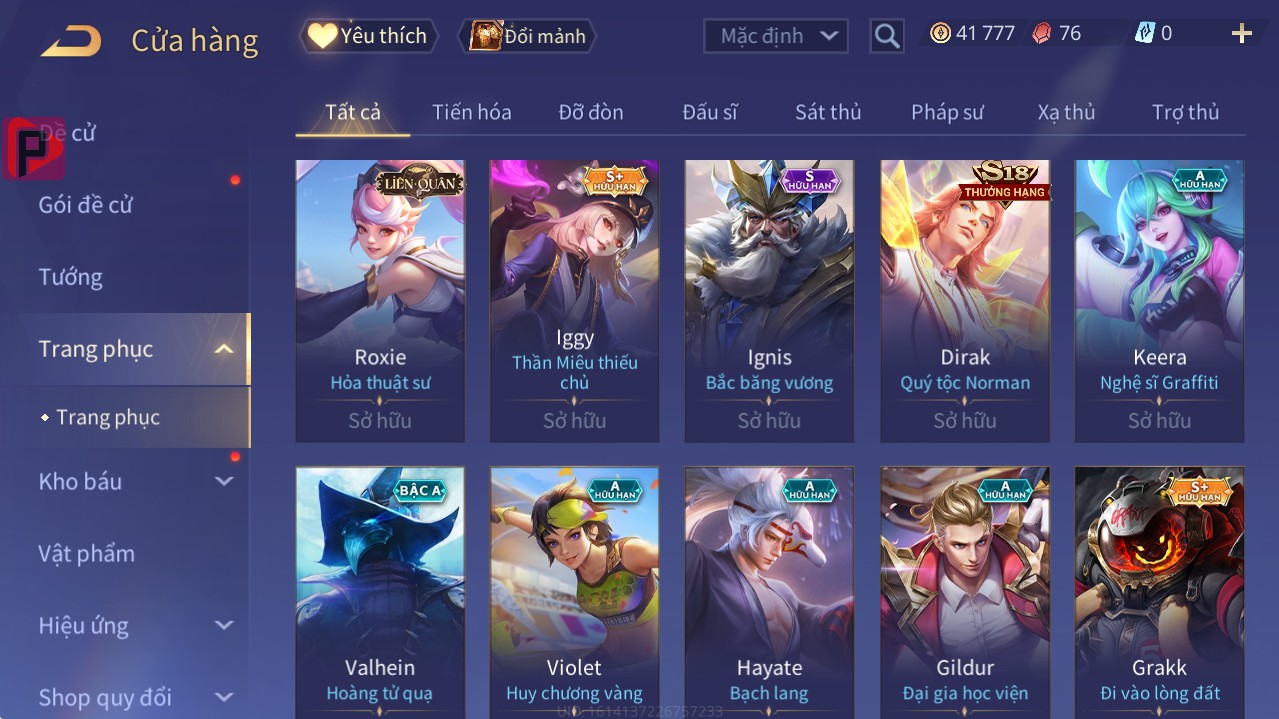1279x719 pixels.
Task: Filter by the Sát thủ tab
Action: [828, 112]
